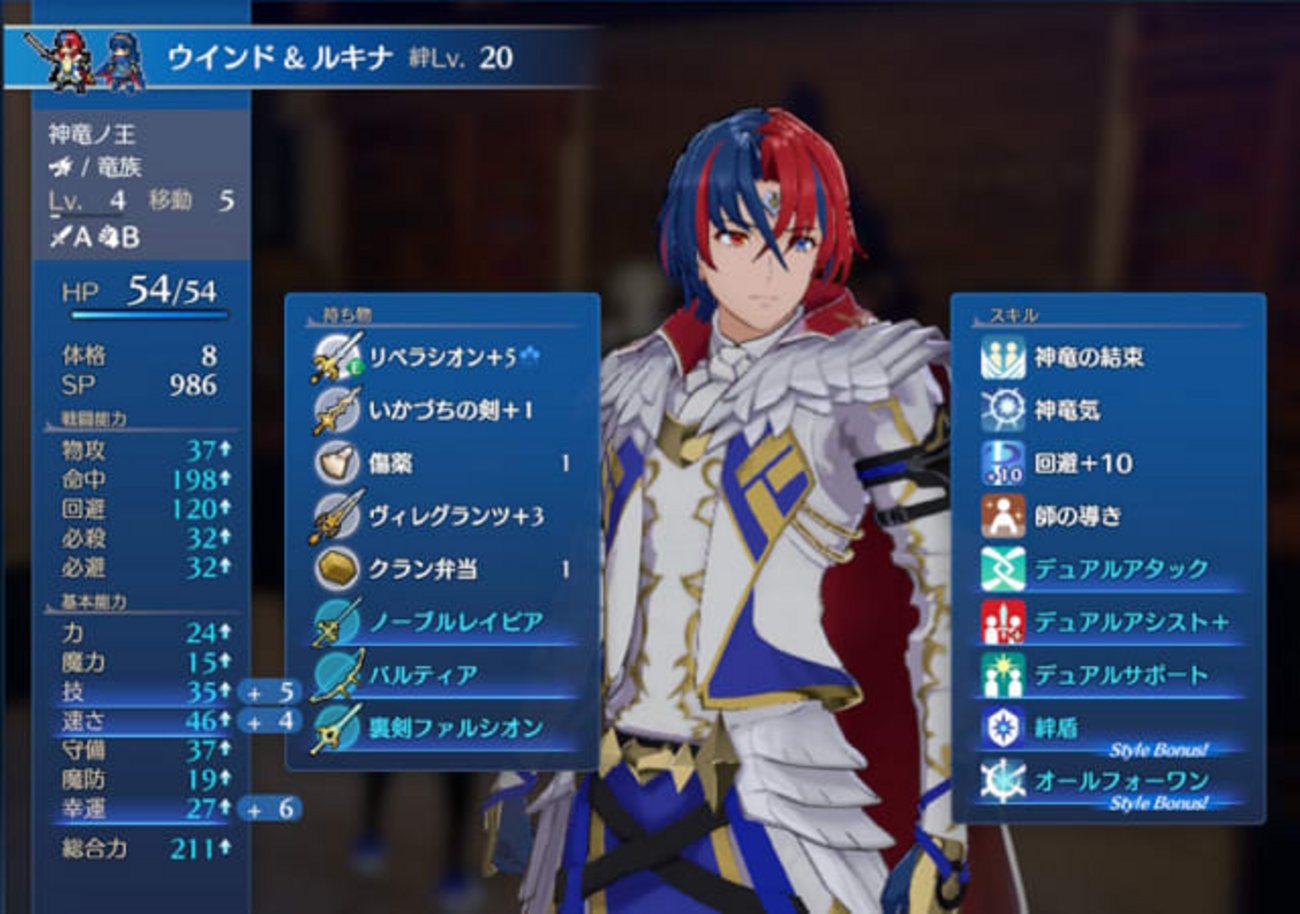Select the リベラシオン+5 sword
The image size is (1300, 914).
[x=440, y=357]
